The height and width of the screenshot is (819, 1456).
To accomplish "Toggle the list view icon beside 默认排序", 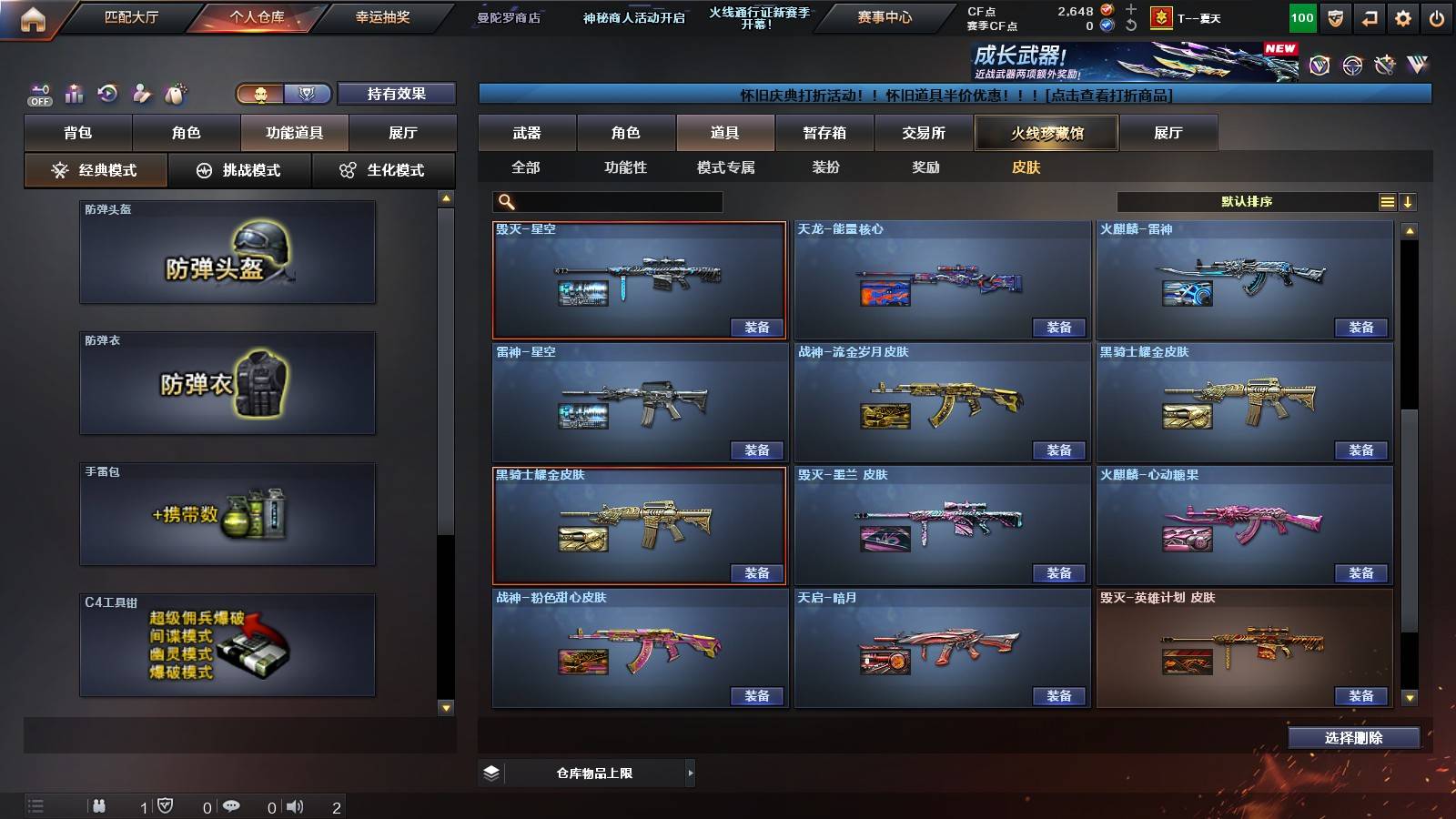I will pyautogui.click(x=1387, y=201).
